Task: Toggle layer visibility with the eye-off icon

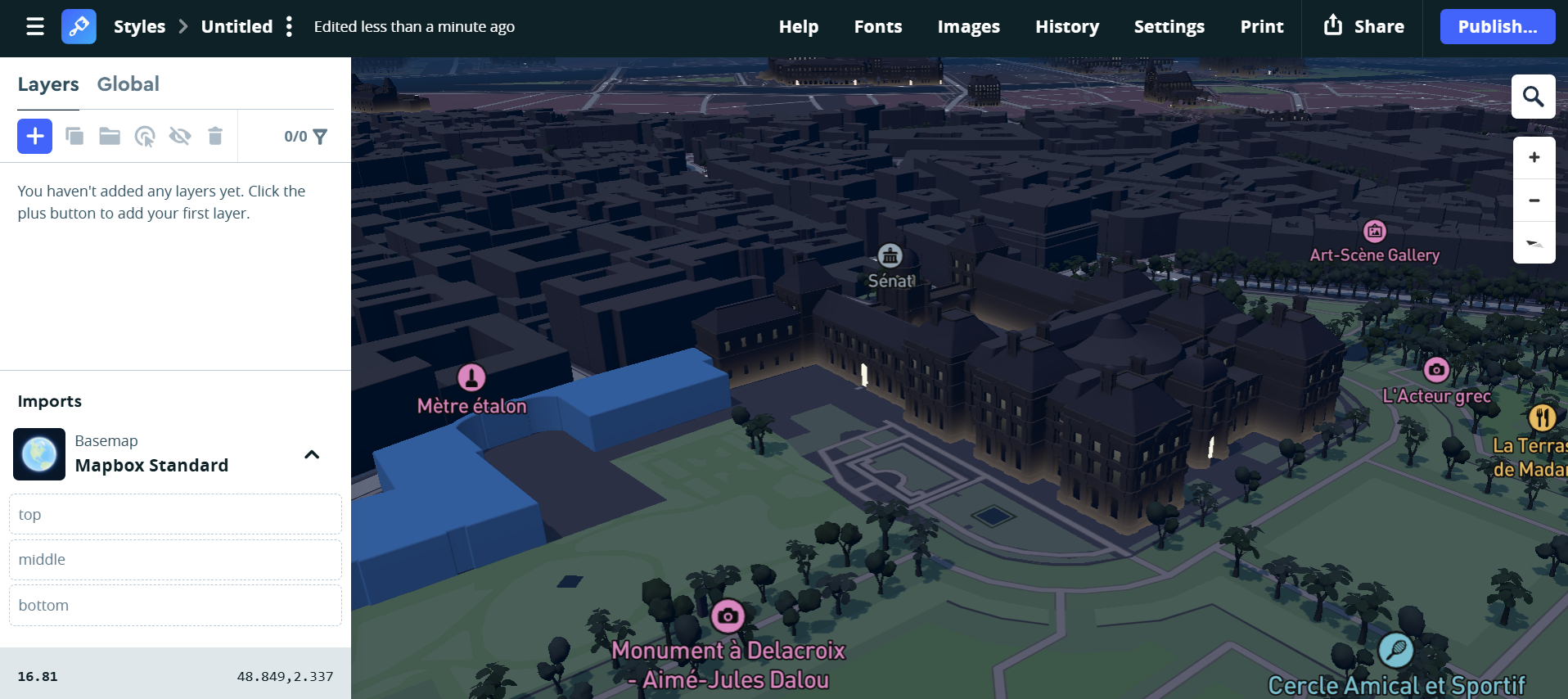Action: pyautogui.click(x=180, y=136)
